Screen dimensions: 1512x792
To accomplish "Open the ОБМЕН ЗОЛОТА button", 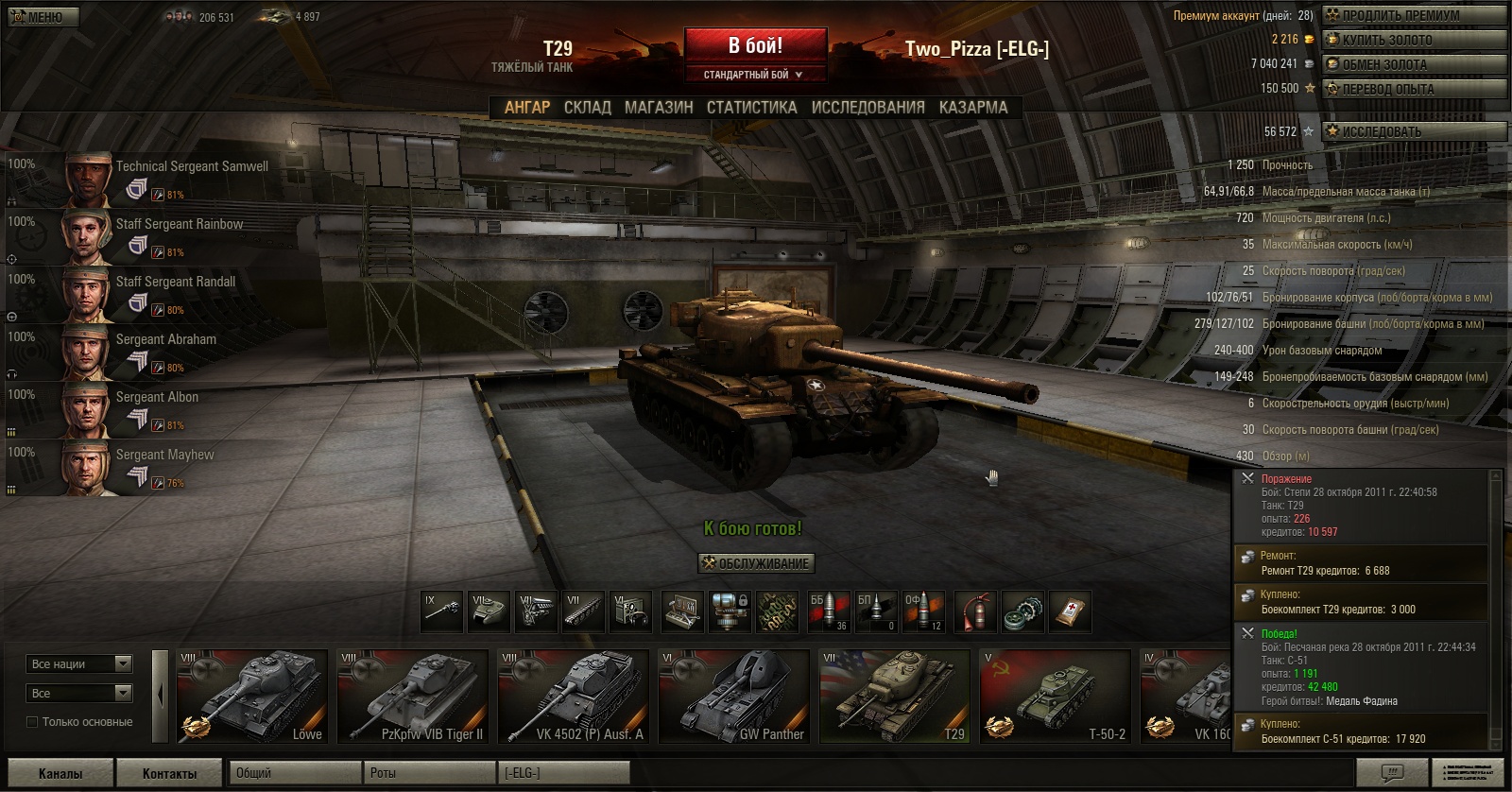I will [1413, 64].
